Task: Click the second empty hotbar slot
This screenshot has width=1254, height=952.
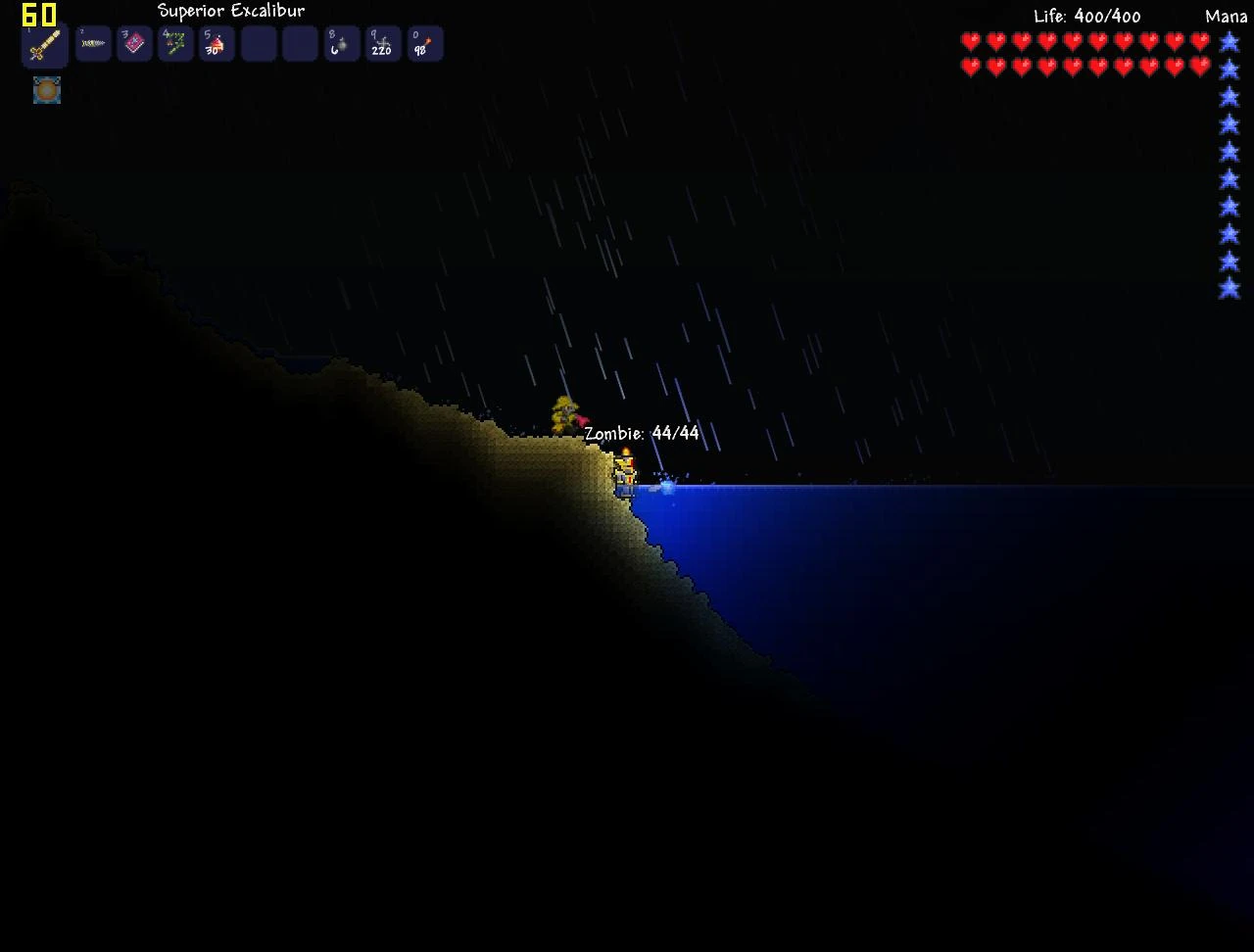Action: [x=300, y=43]
